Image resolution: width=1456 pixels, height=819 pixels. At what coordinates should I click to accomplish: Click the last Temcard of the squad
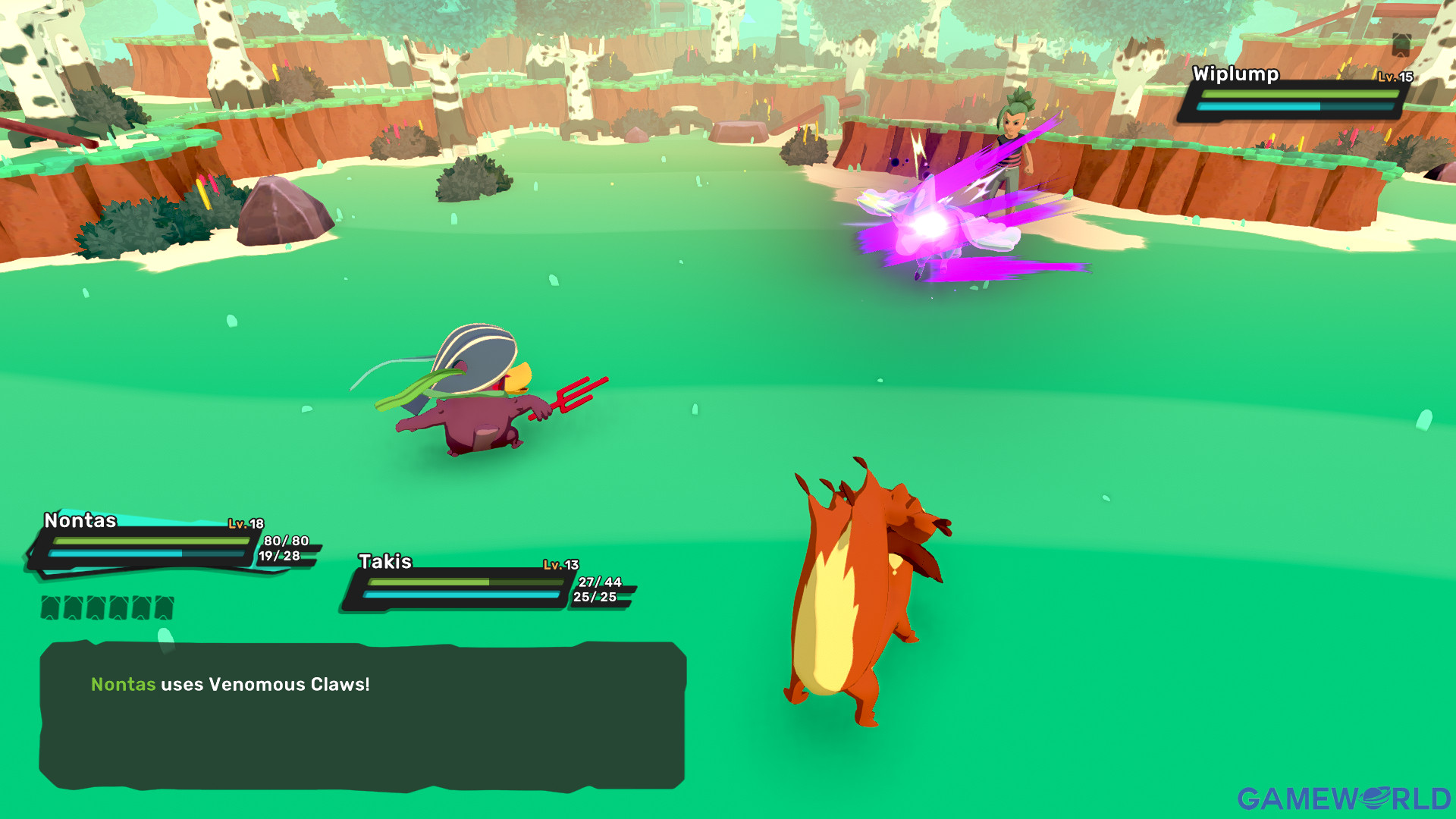(164, 607)
